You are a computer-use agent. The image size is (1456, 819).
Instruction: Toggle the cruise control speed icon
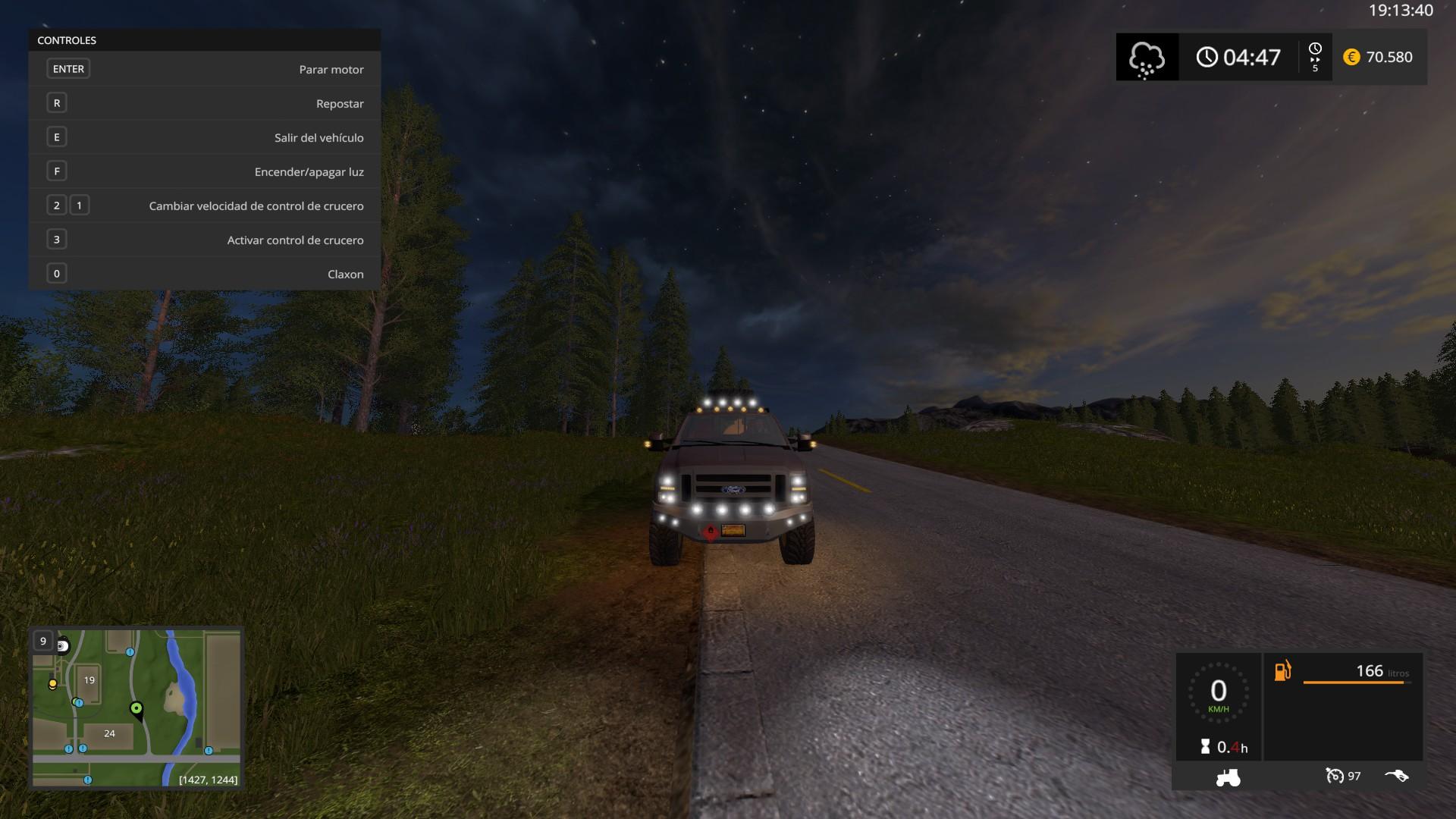[x=1334, y=776]
